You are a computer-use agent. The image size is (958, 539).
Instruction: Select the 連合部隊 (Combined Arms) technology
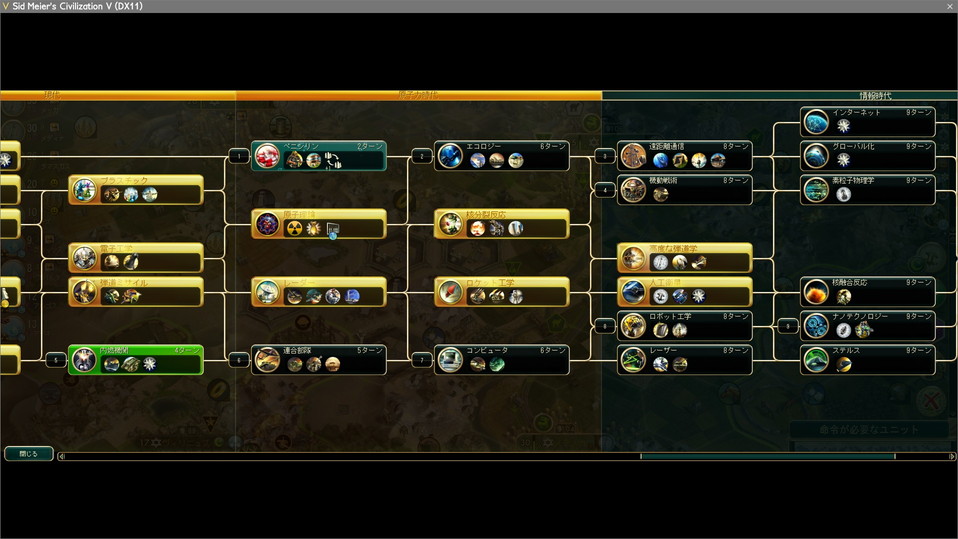point(318,359)
